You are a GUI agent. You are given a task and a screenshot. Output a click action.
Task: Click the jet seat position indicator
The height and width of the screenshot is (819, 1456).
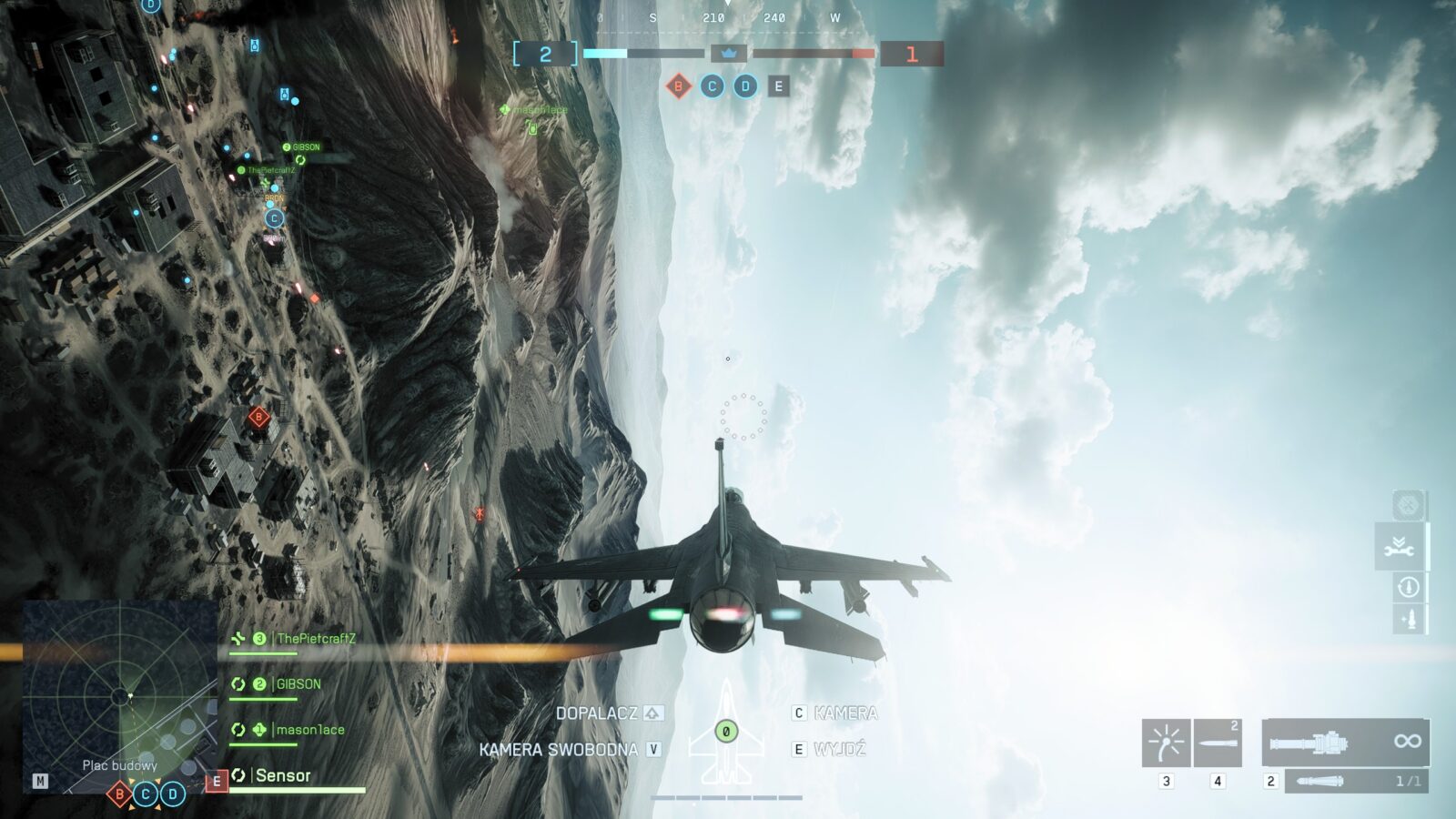[x=725, y=731]
